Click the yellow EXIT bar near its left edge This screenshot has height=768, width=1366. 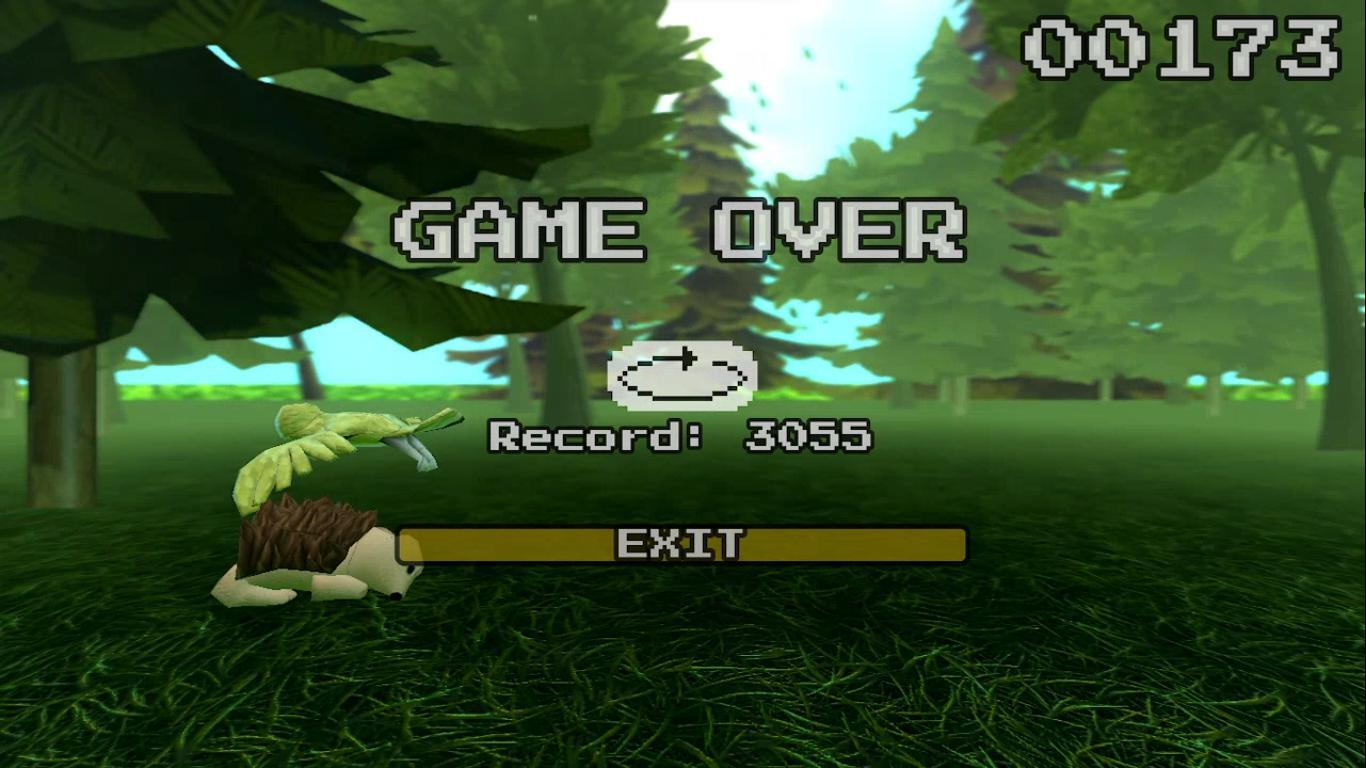[430, 546]
